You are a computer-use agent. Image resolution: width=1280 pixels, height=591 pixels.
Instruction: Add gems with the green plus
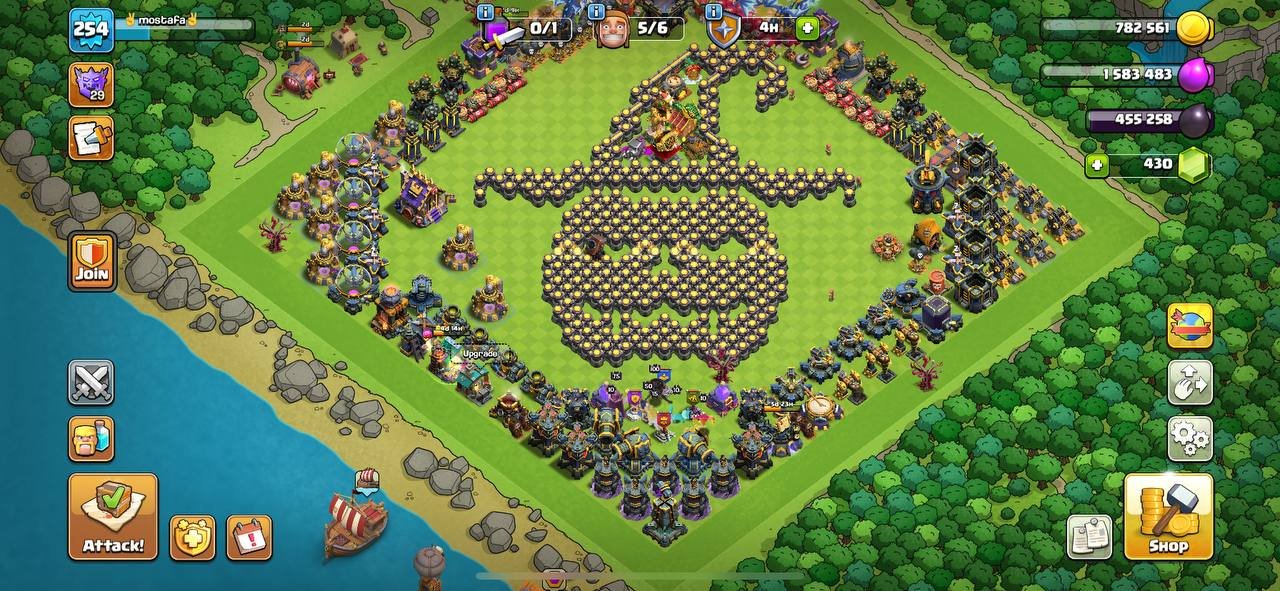[1098, 165]
